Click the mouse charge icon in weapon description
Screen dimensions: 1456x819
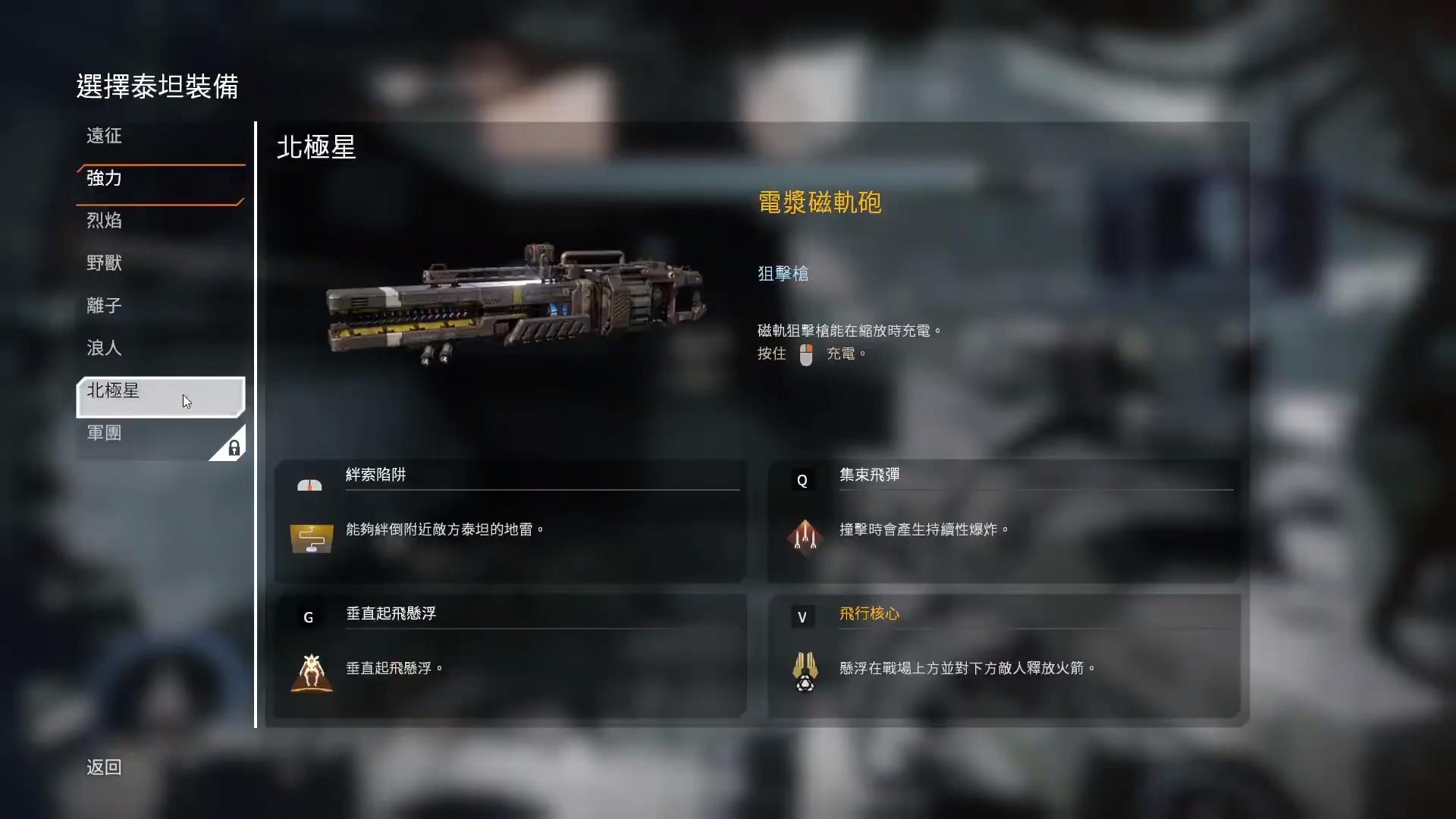point(805,355)
